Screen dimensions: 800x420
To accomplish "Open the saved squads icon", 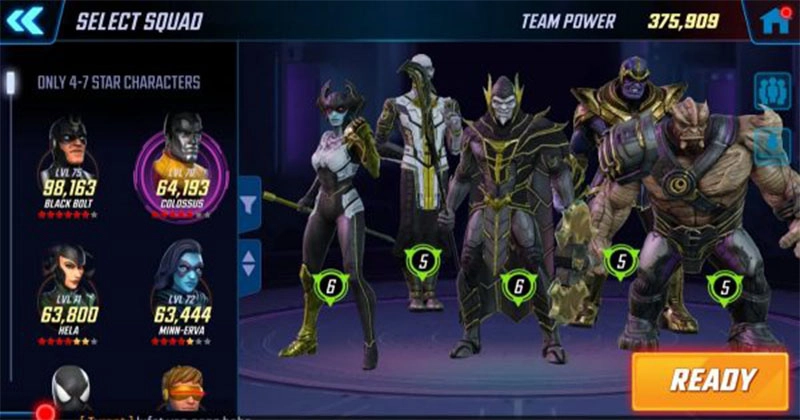I will pos(771,91).
